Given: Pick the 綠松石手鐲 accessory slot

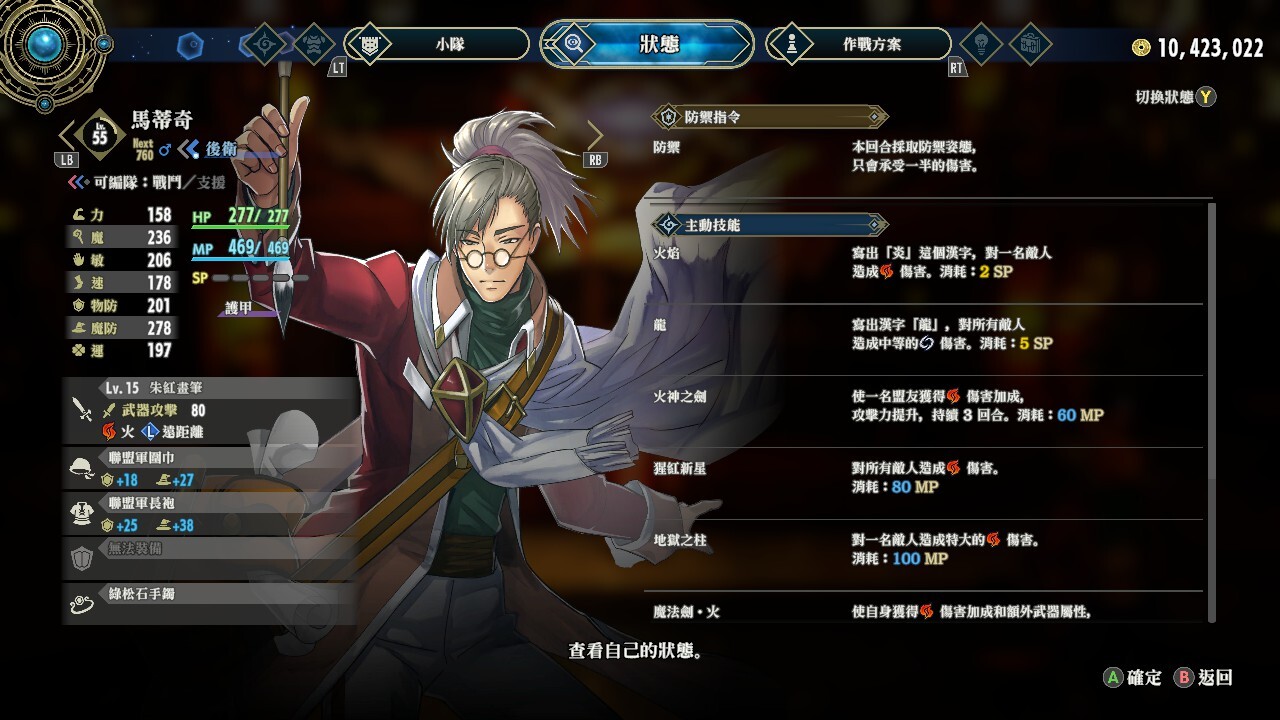Looking at the screenshot, I should 210,602.
